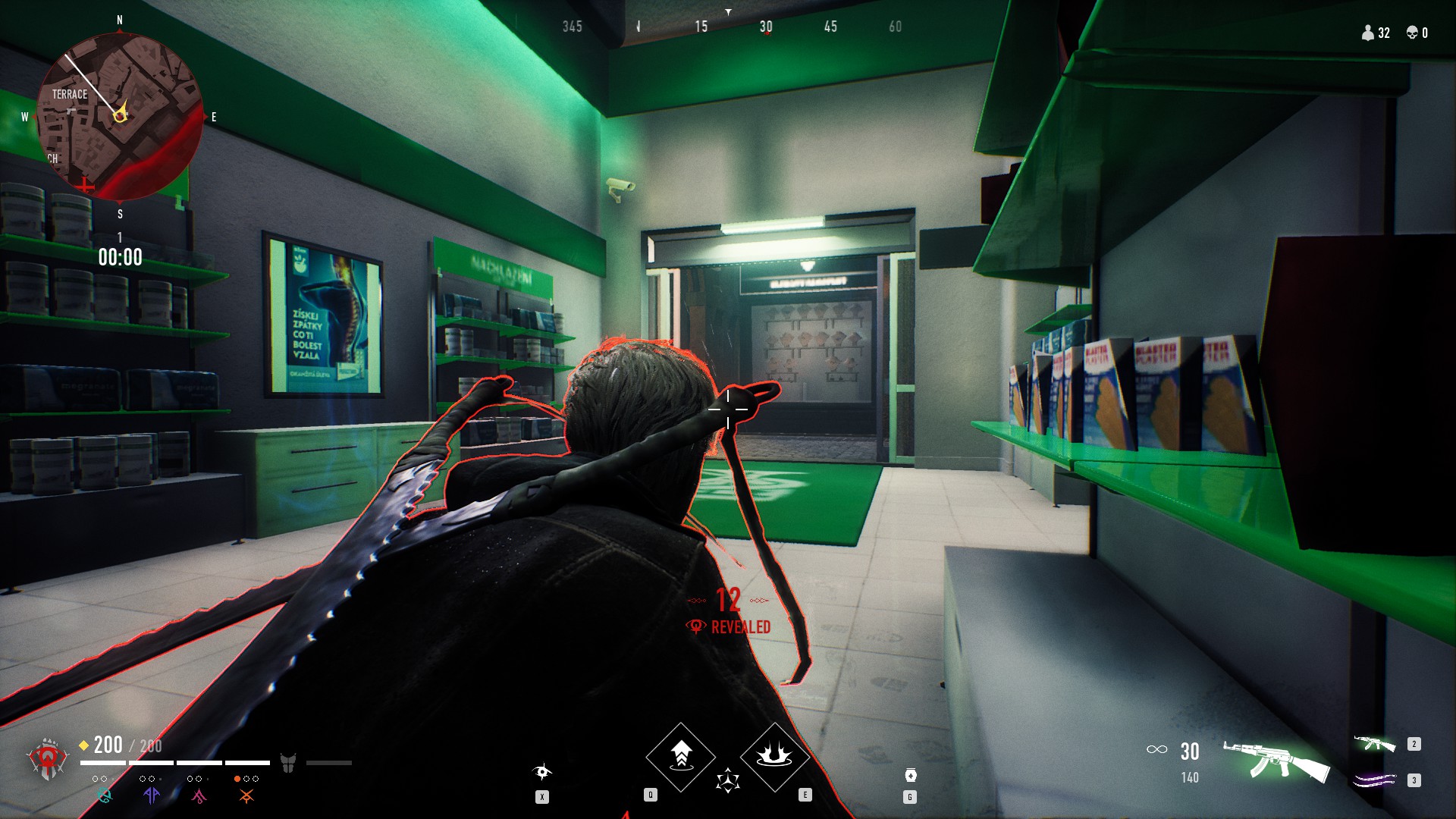Click the skull kill count icon

(1412, 33)
